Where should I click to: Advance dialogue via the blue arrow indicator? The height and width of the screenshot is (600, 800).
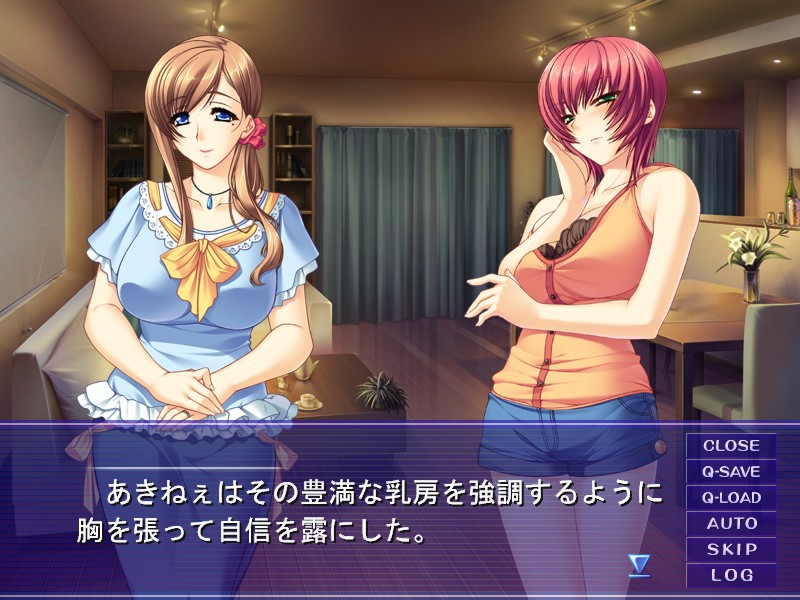(639, 565)
